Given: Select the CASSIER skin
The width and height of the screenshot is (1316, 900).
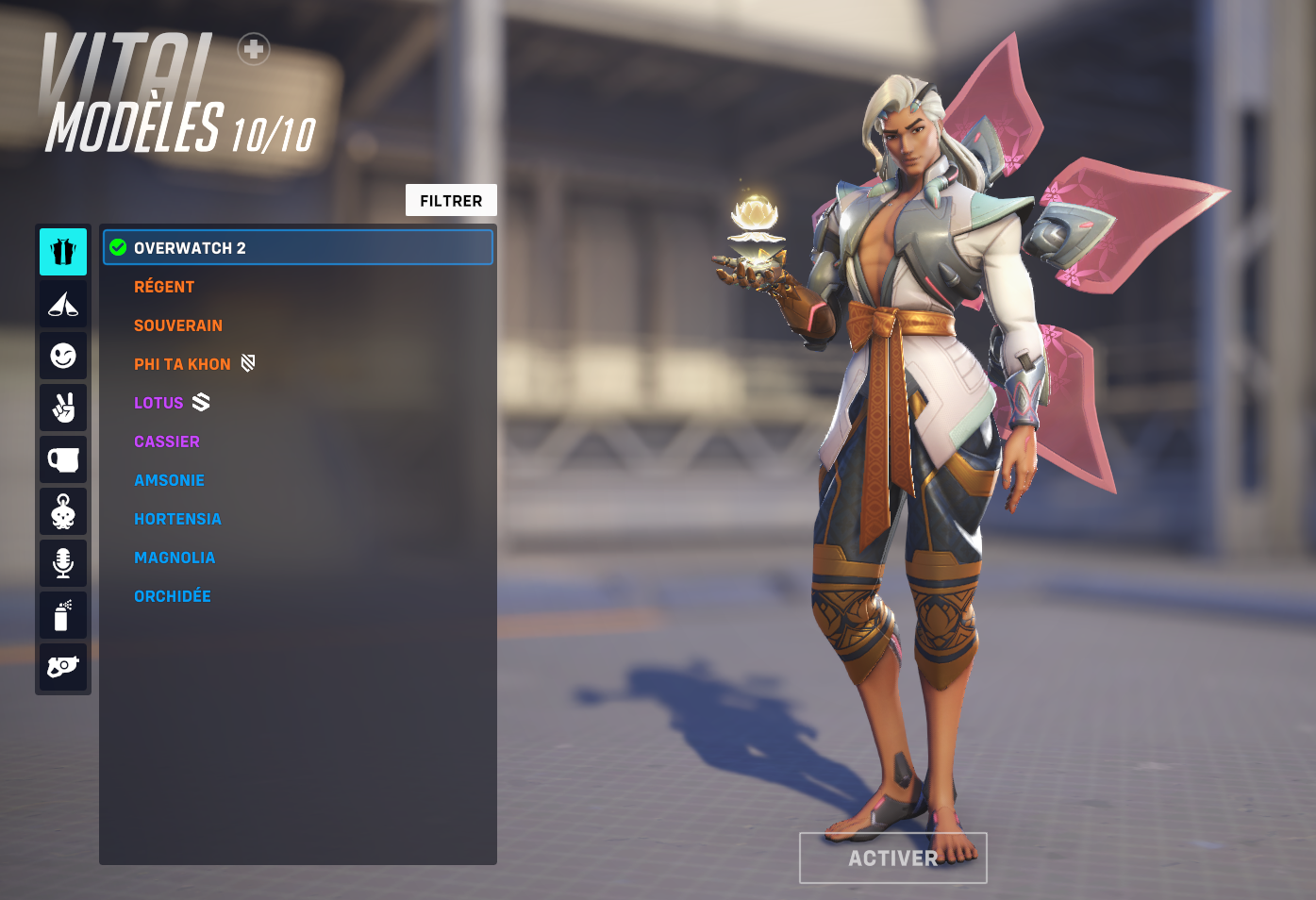Looking at the screenshot, I should tap(166, 441).
